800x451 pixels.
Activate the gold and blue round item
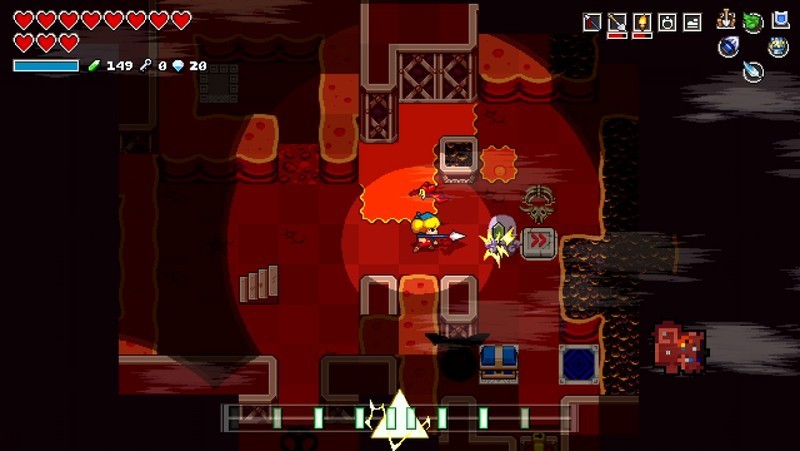[778, 46]
